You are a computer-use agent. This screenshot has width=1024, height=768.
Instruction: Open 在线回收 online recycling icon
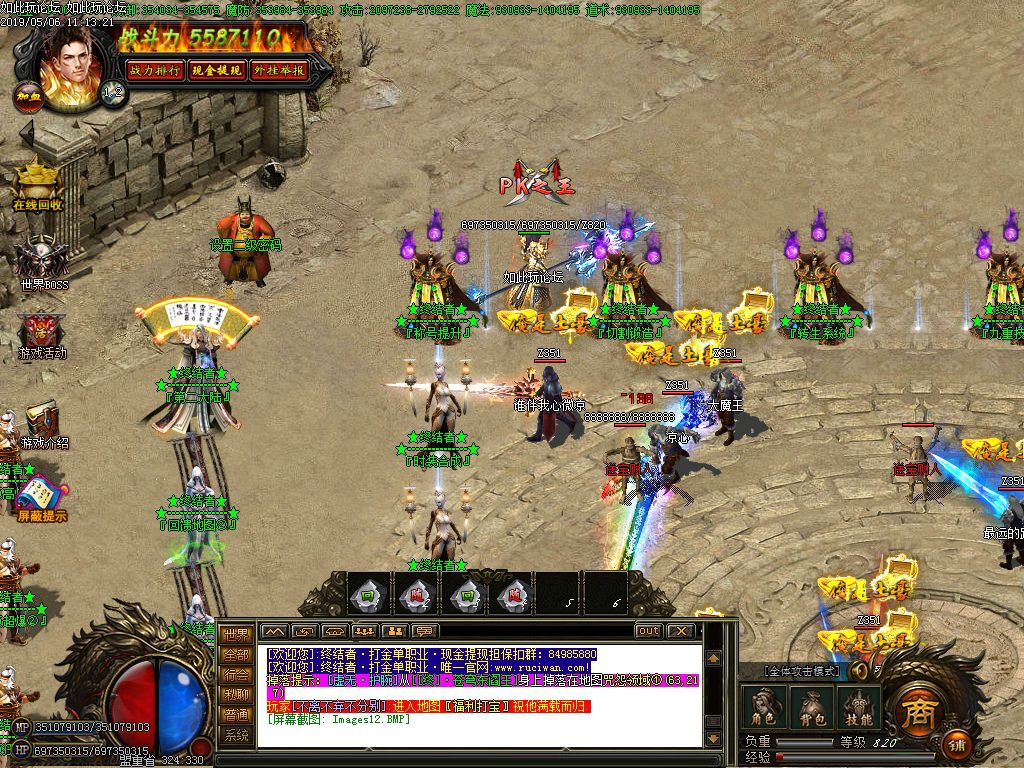click(38, 185)
